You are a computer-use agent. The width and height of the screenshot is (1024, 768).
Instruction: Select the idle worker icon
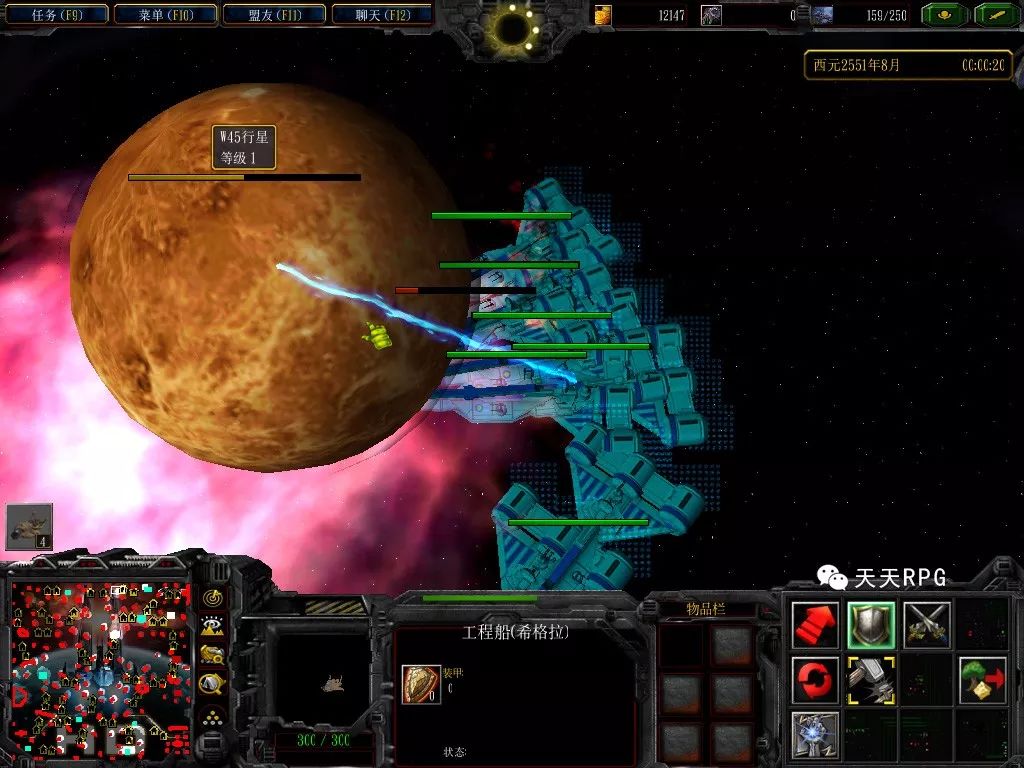point(29,526)
